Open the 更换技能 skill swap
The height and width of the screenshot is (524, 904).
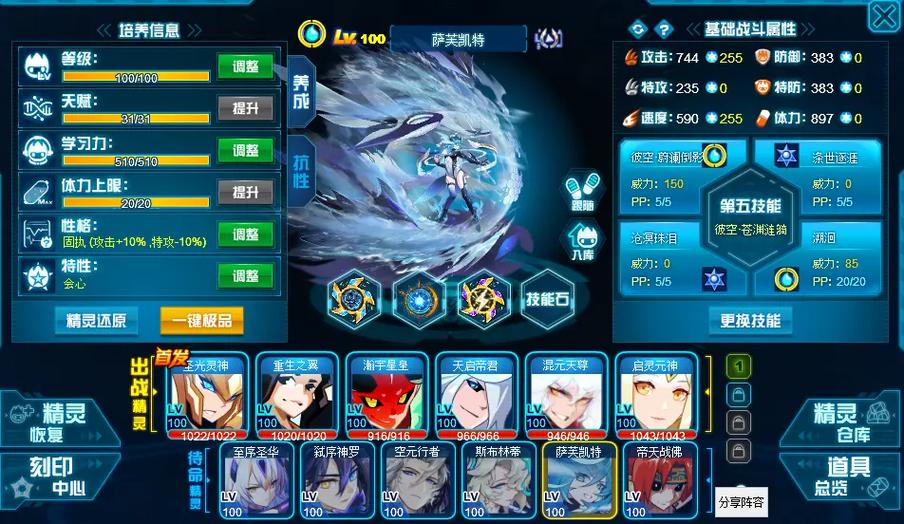[x=749, y=321]
